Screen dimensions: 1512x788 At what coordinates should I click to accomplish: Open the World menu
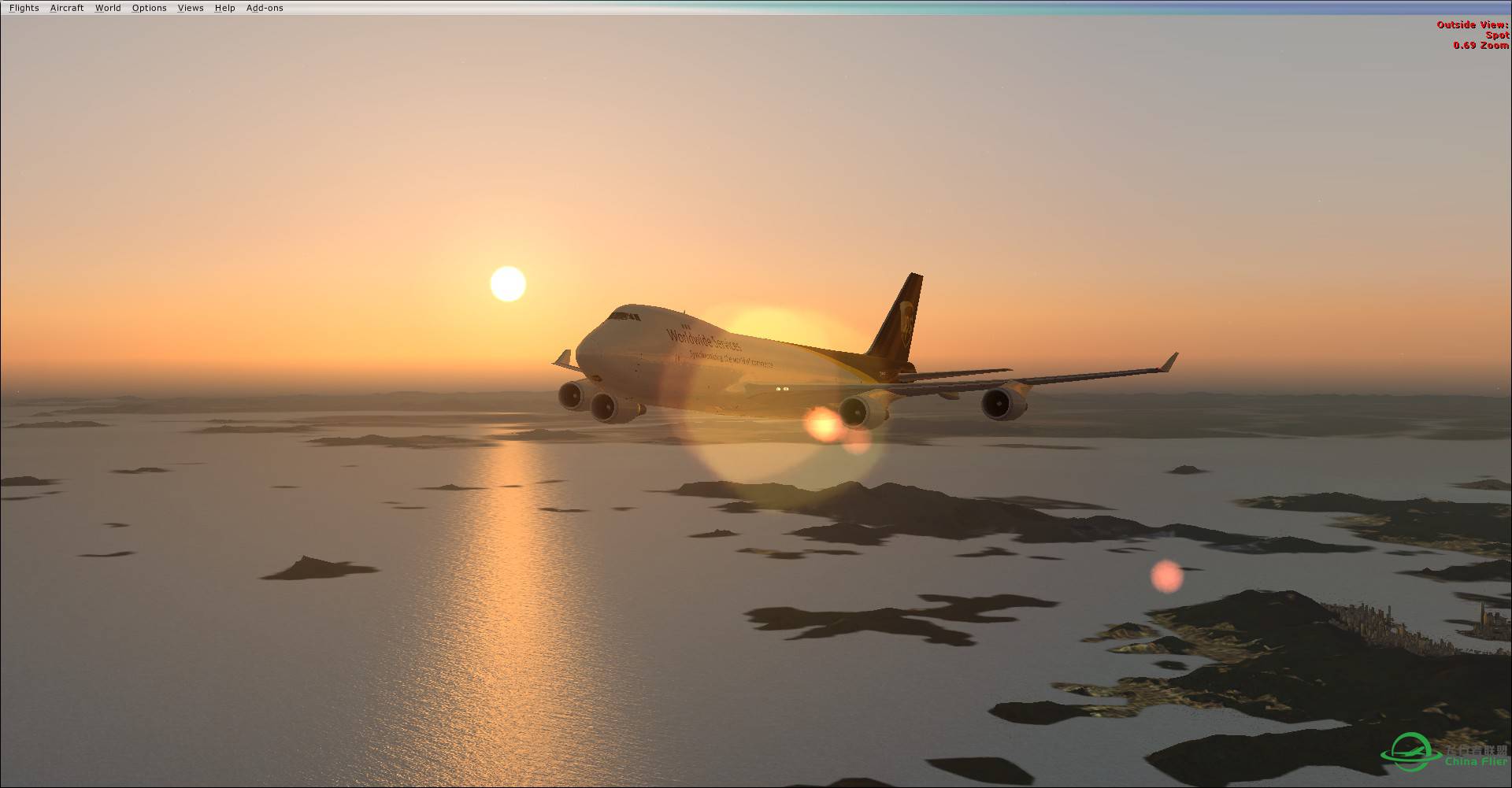click(108, 7)
